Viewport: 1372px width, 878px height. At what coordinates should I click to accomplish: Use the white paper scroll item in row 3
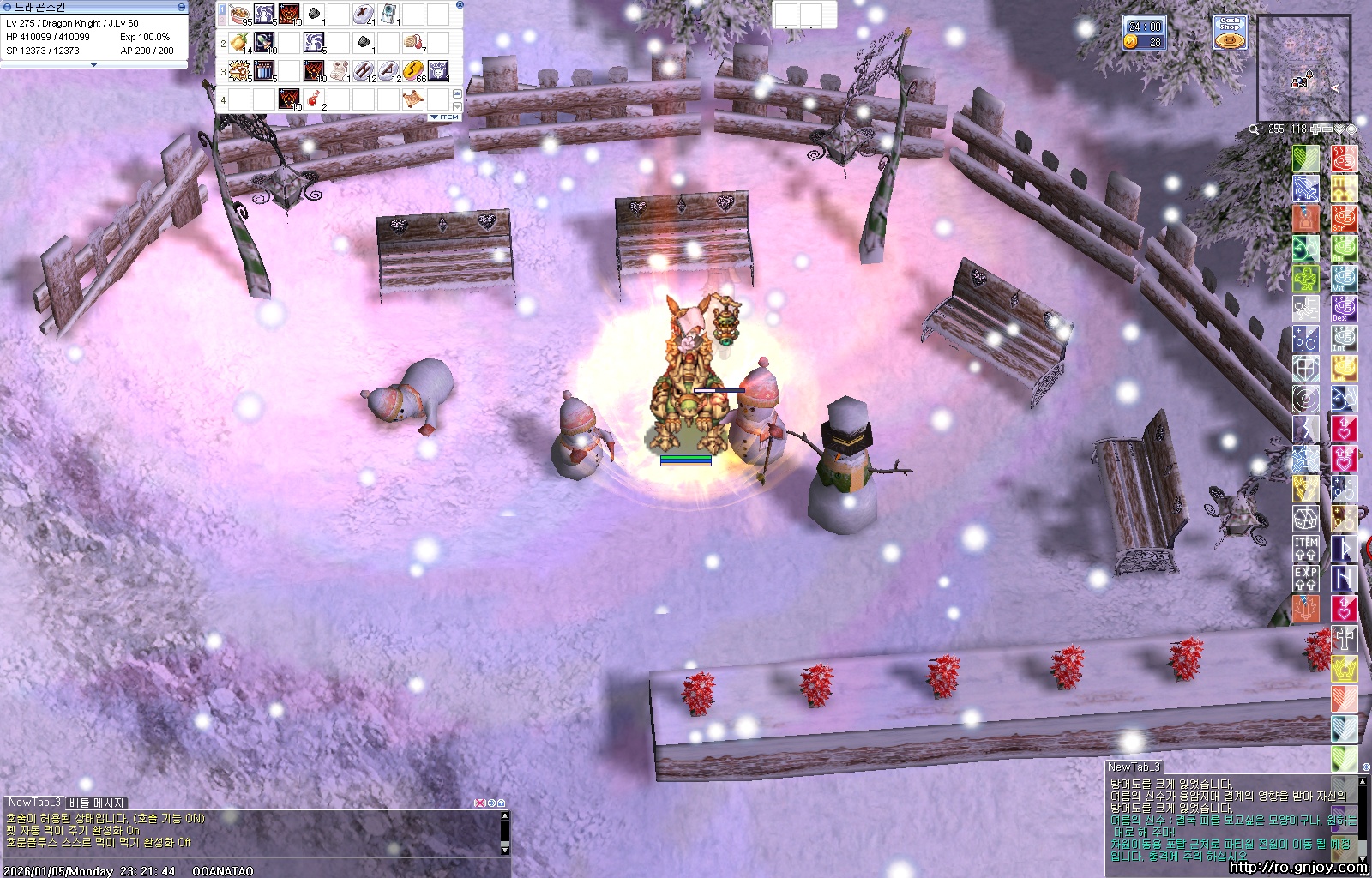click(339, 70)
